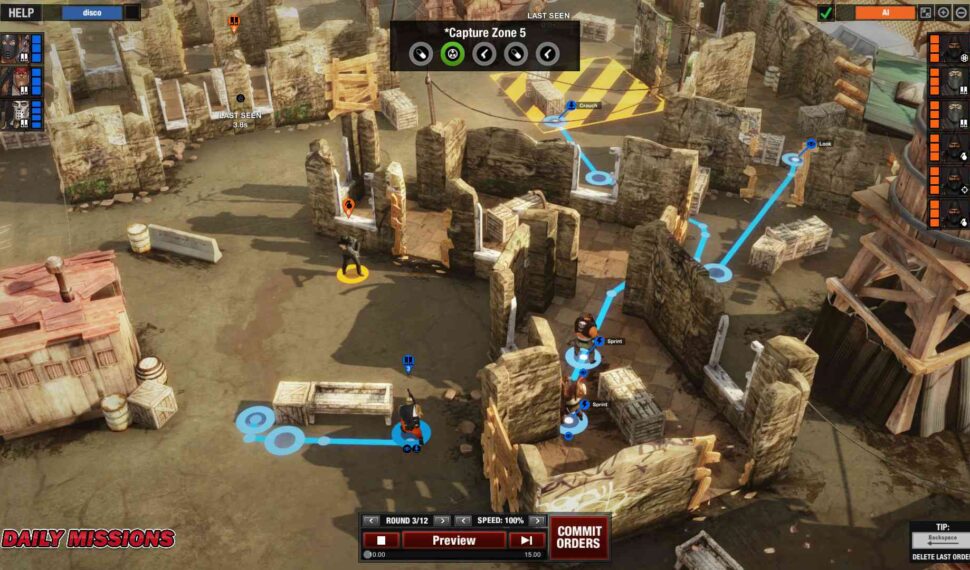Advance to the next round
This screenshot has height=570, width=970.
point(442,520)
